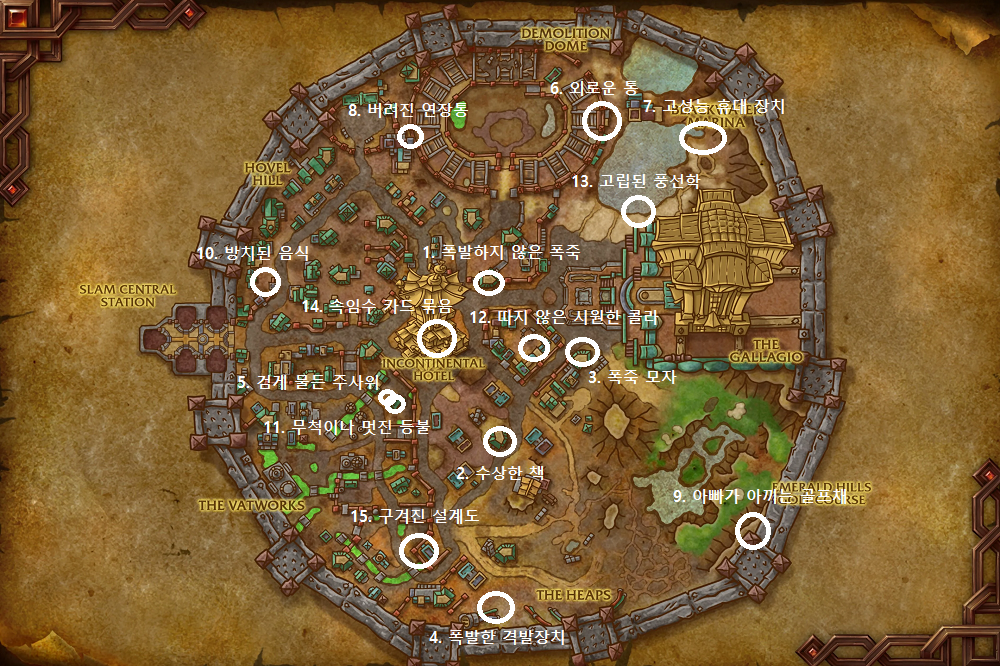Select the circle for 9. 아빠가 아끼는 골프채
Viewport: 1000px width, 666px height.
click(x=753, y=531)
